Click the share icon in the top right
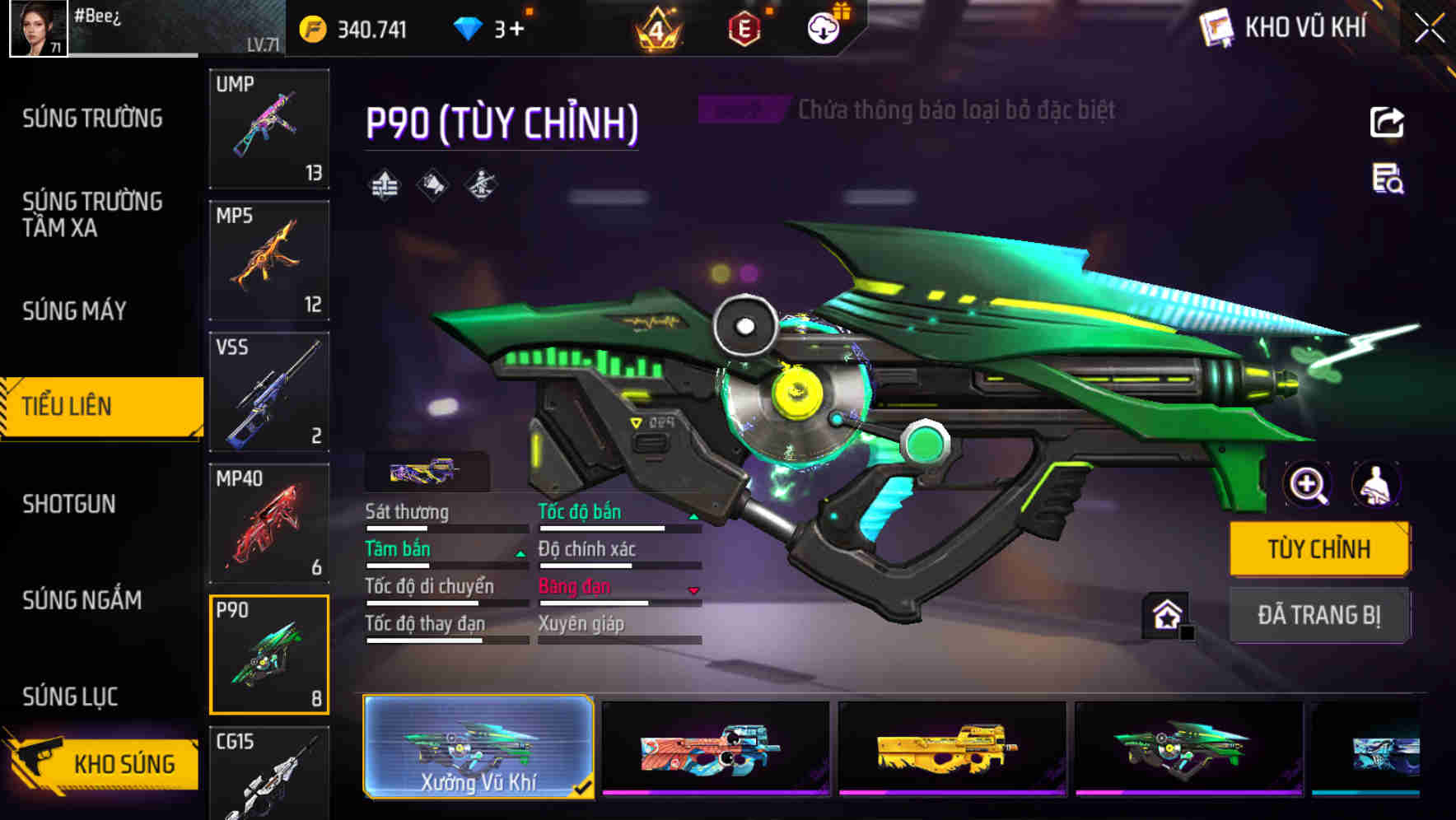The image size is (1456, 820). pos(1388,122)
